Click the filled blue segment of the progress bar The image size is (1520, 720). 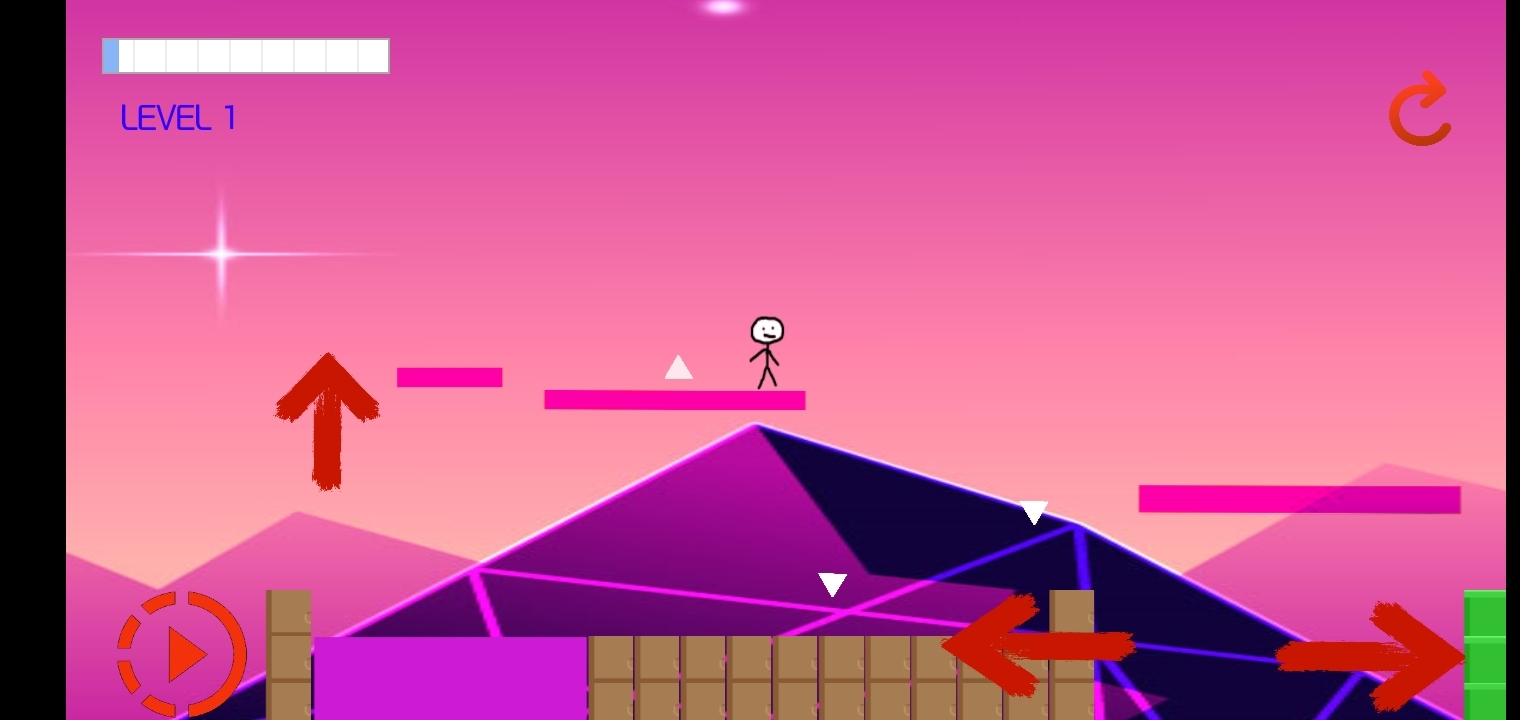(x=111, y=56)
